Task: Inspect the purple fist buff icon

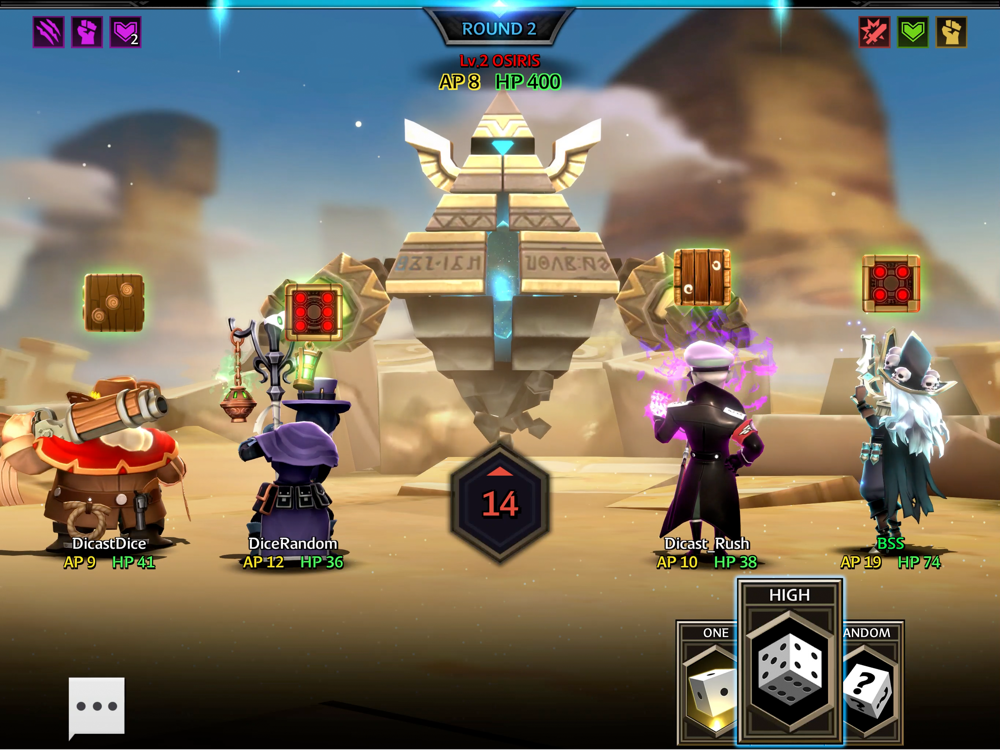Action: click(87, 32)
